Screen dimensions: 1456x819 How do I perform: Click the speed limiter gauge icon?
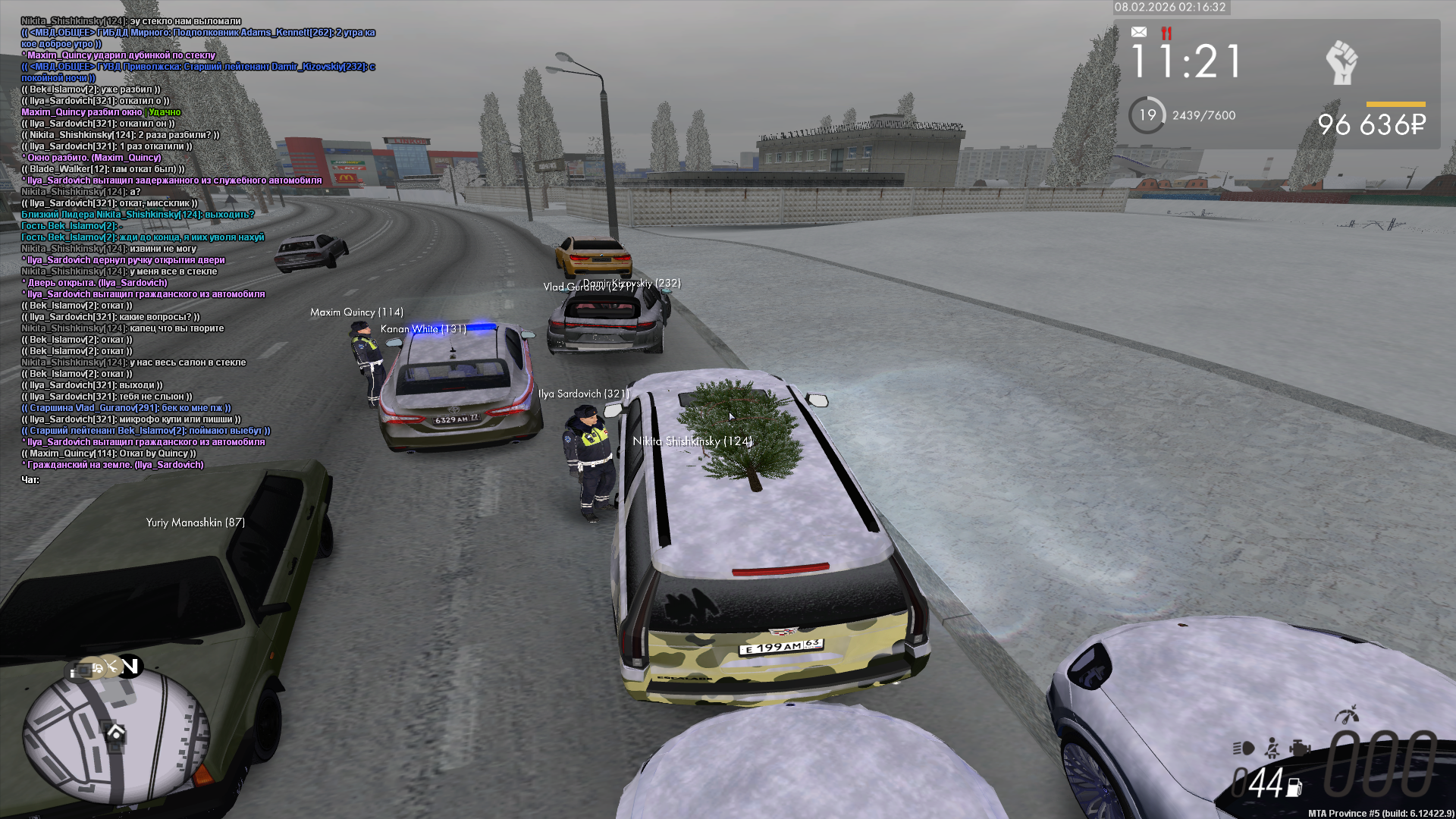1347,714
